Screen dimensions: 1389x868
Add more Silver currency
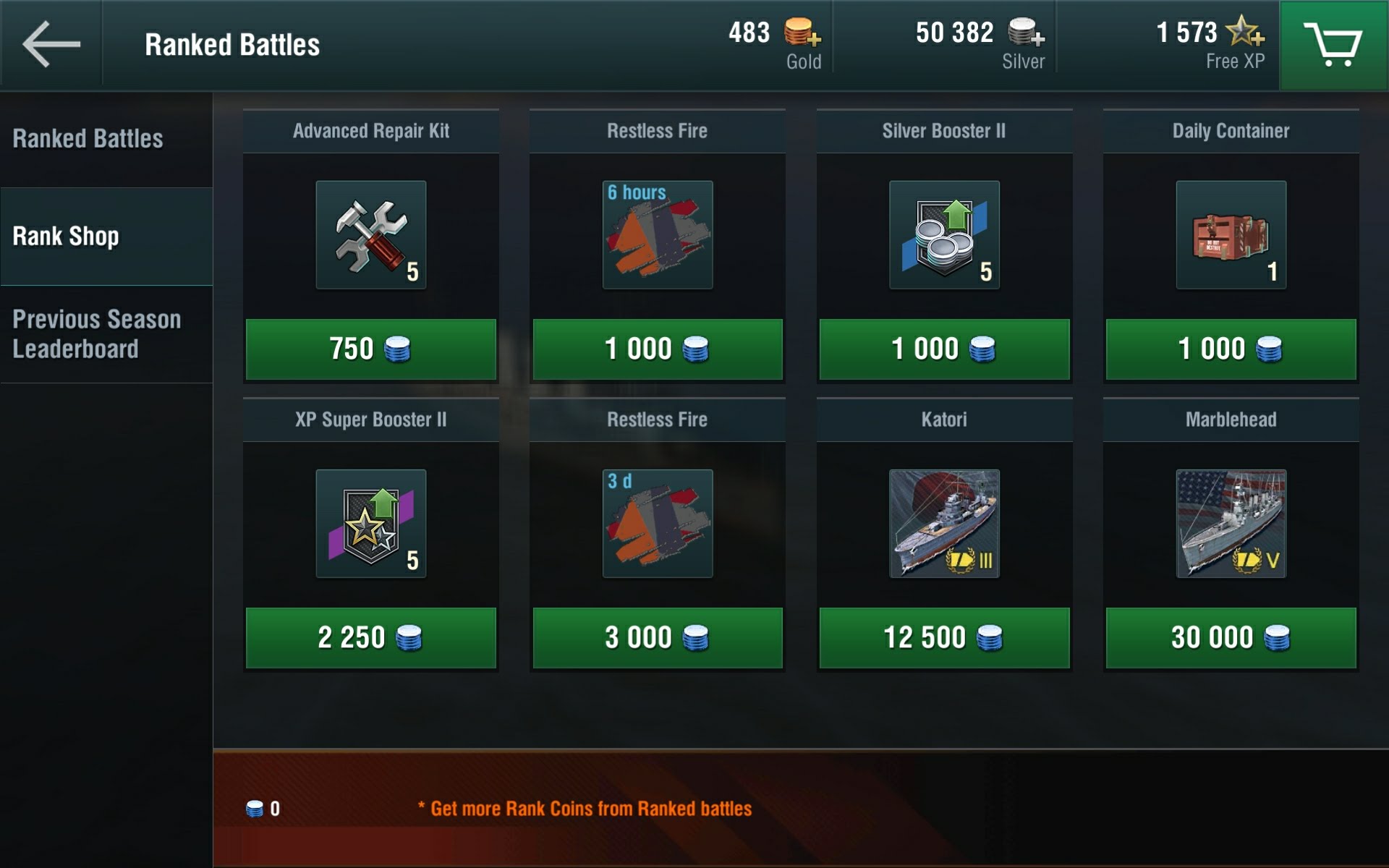click(1026, 33)
